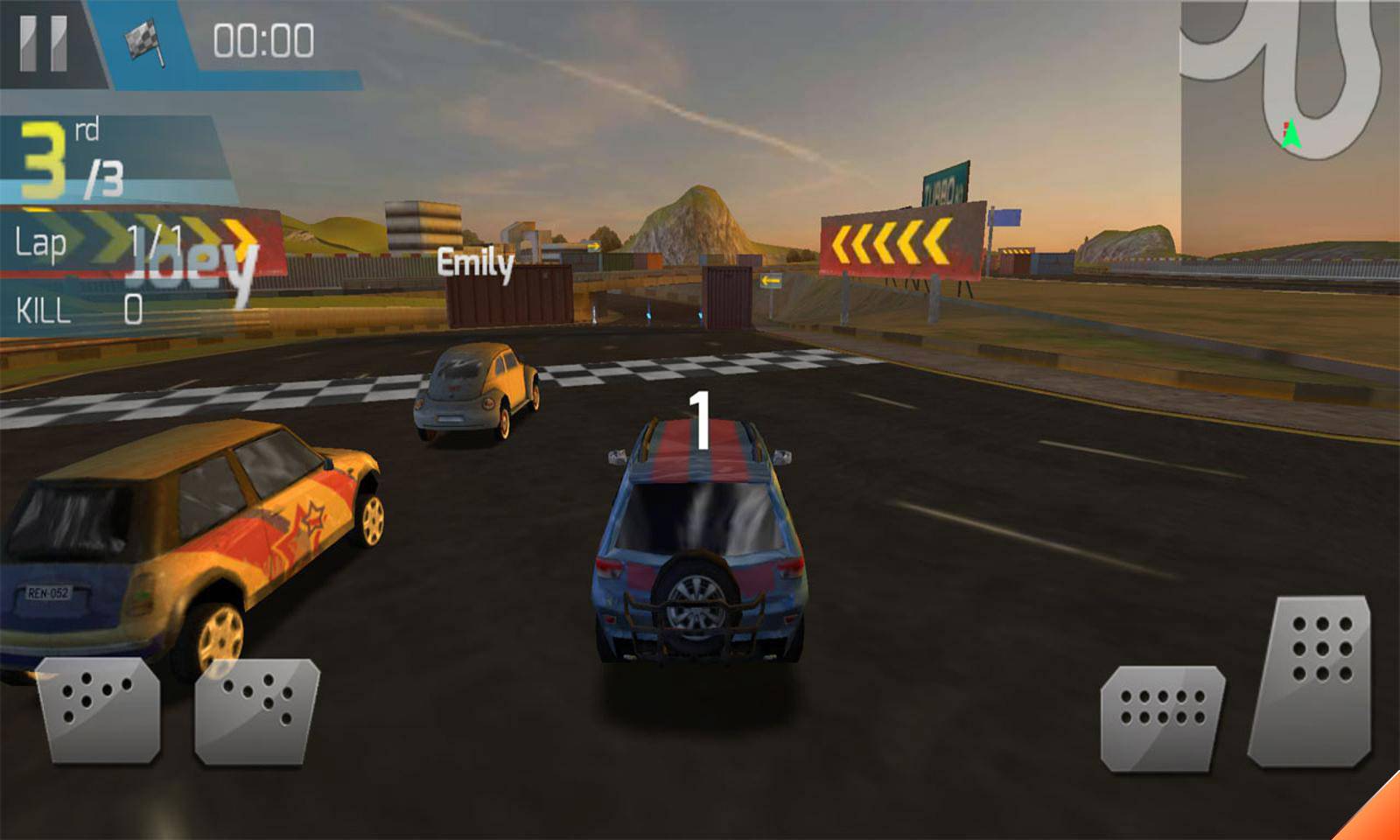Image resolution: width=1400 pixels, height=840 pixels.
Task: Accelerate with the tall gas pedal
Action: tap(1312, 679)
